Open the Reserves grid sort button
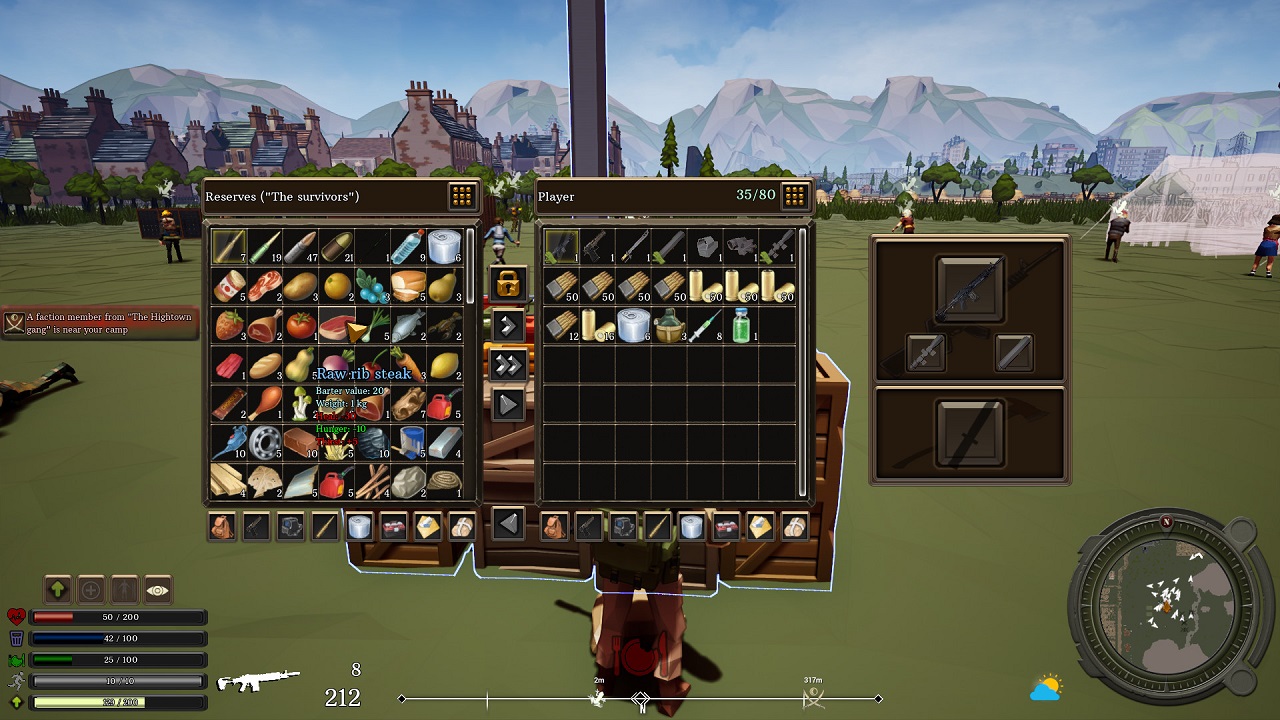The width and height of the screenshot is (1280, 720). [461, 196]
